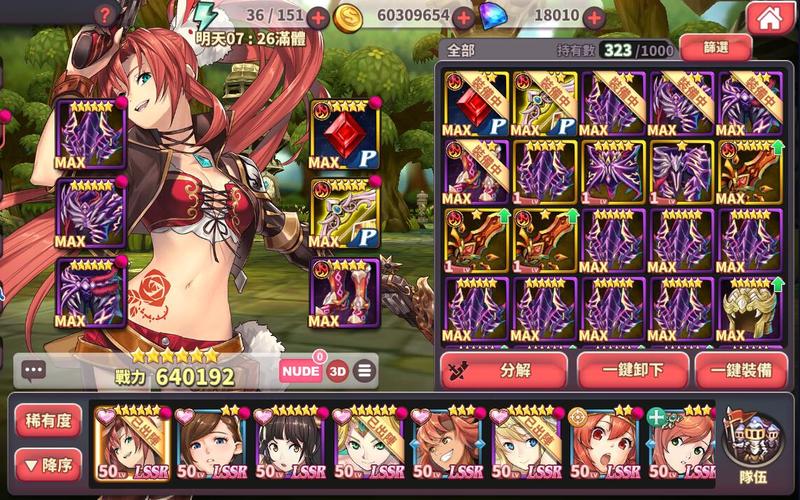800x500 pixels.
Task: Toggle the 降序 descending order button
Action: point(49,463)
